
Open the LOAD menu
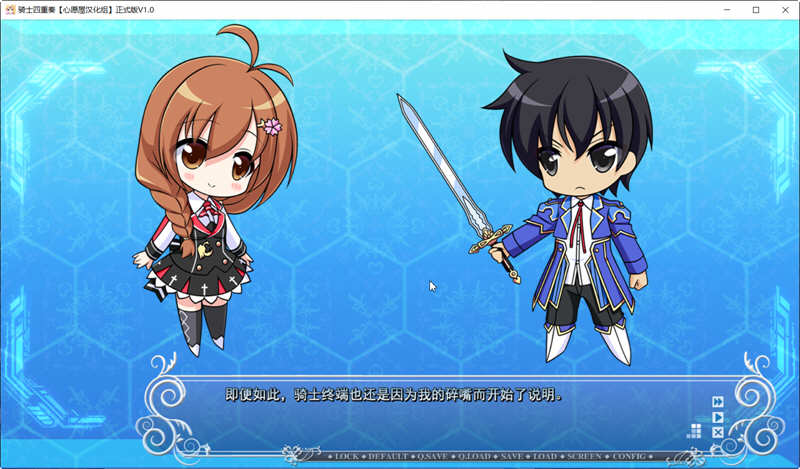coord(545,456)
